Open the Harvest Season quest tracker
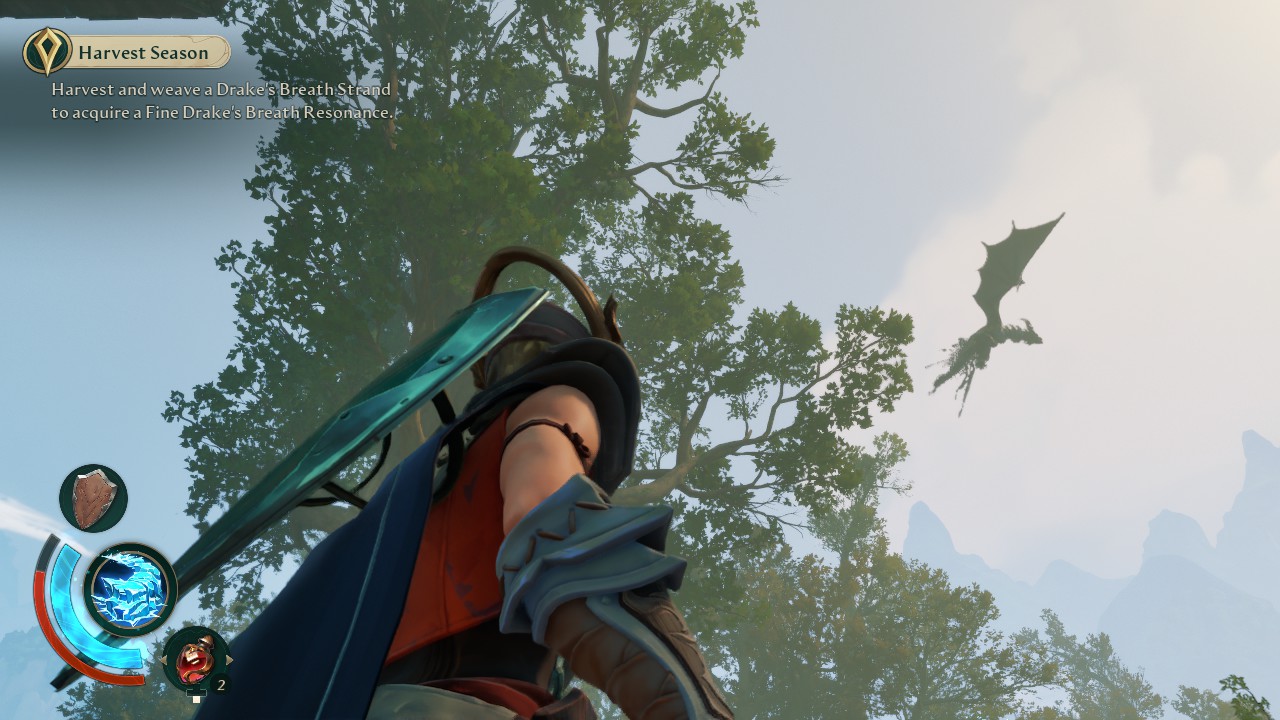Screen dimensions: 1280x720 [x=143, y=53]
